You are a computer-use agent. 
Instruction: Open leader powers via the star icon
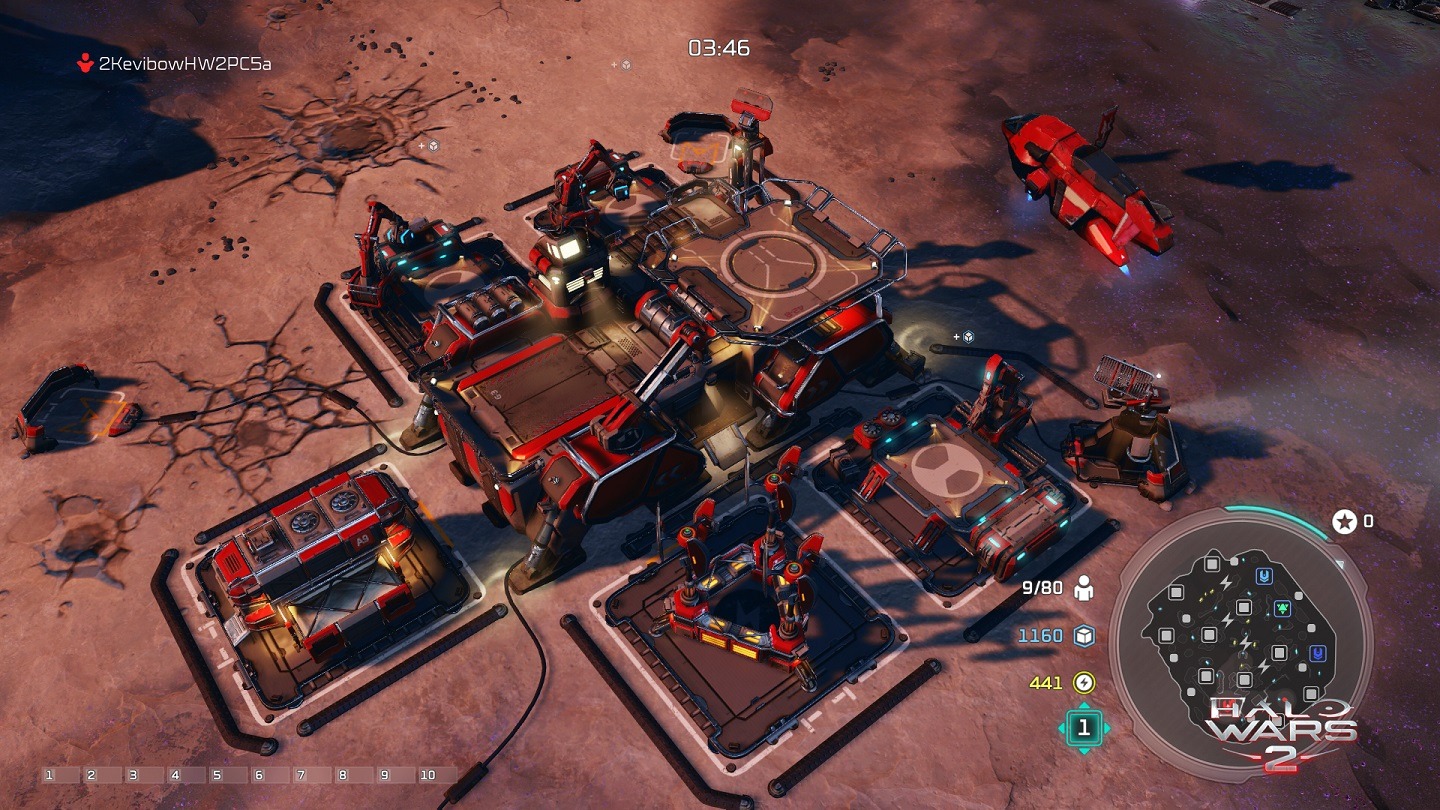coord(1344,521)
